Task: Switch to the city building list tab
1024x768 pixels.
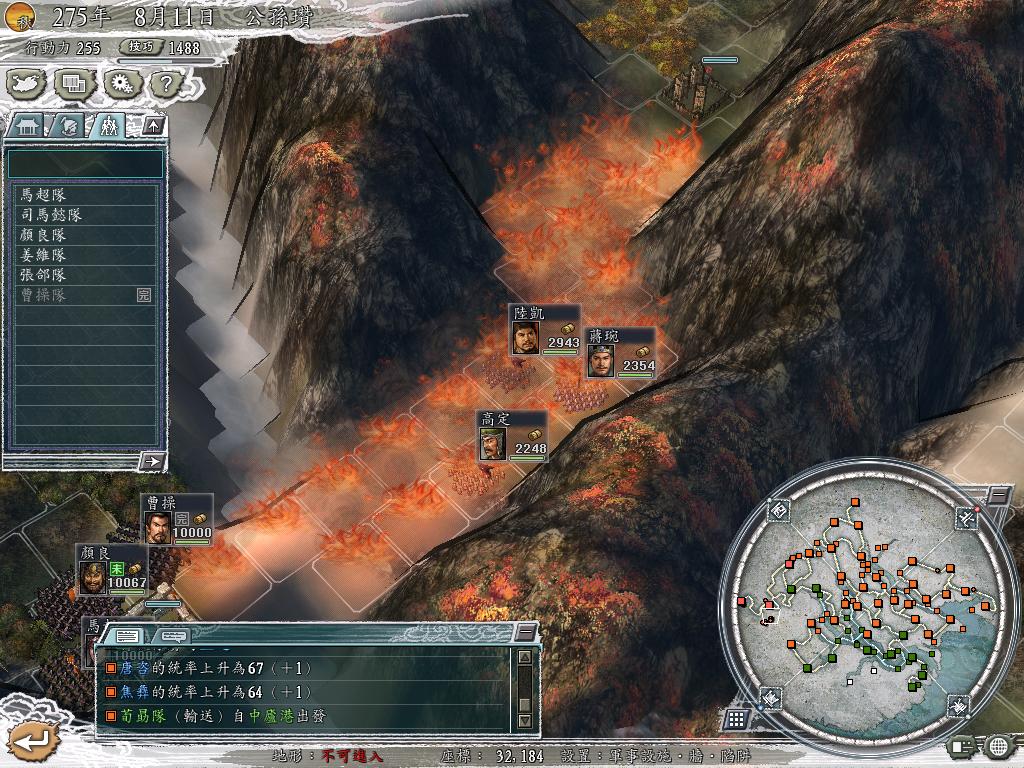Action: pos(25,126)
